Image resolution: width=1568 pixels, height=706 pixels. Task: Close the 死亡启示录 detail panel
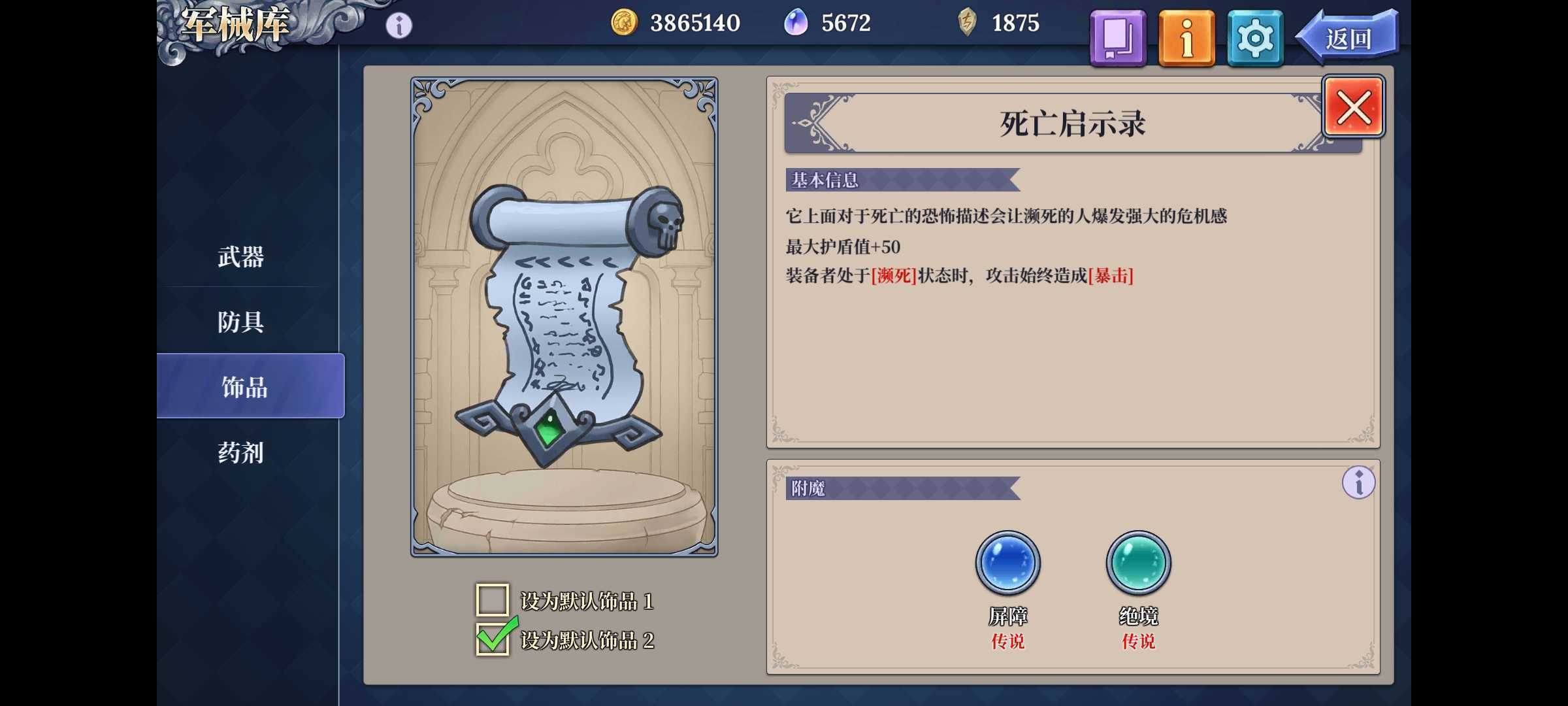pos(1354,107)
